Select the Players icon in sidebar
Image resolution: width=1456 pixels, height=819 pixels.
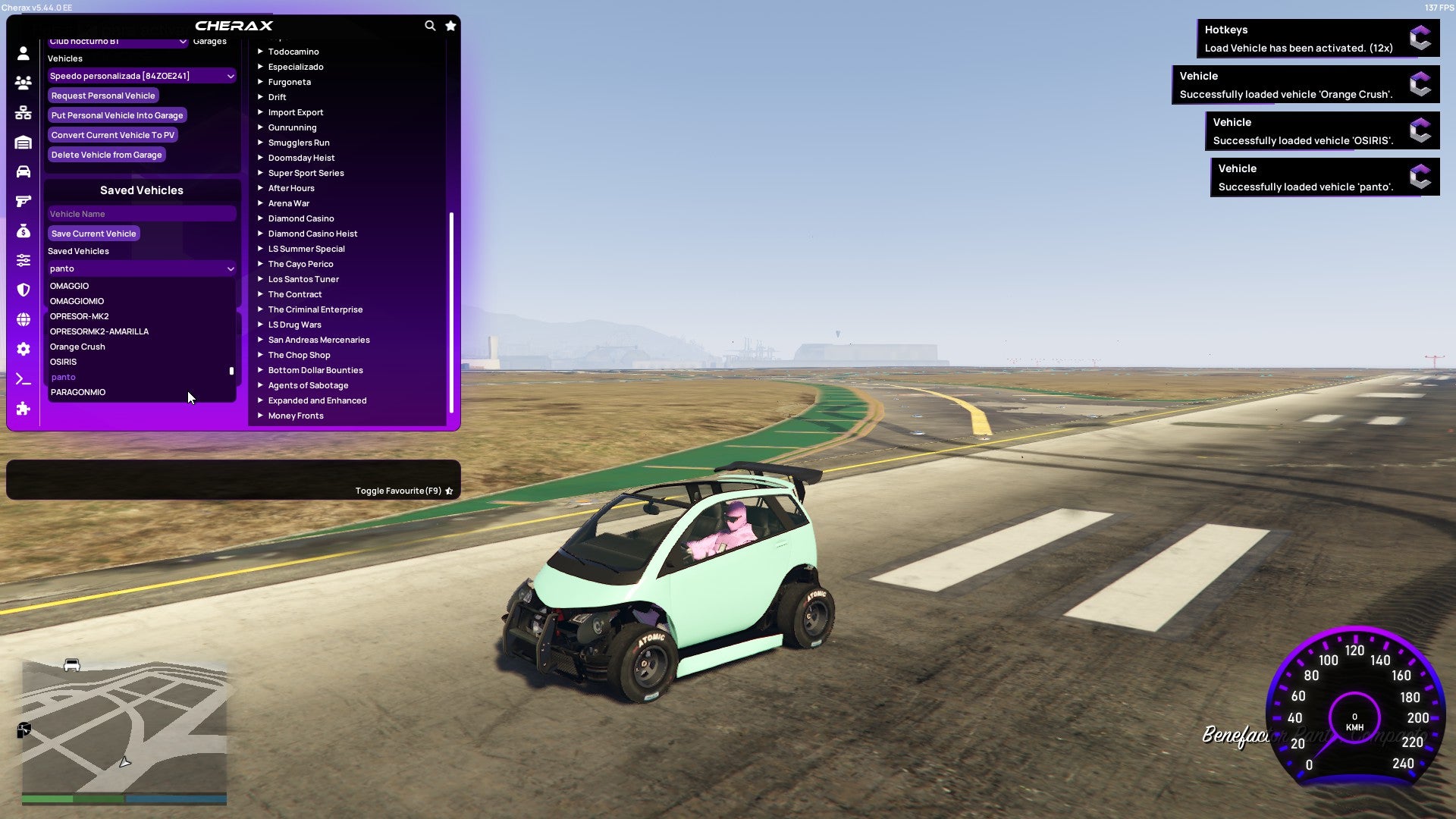coord(23,83)
